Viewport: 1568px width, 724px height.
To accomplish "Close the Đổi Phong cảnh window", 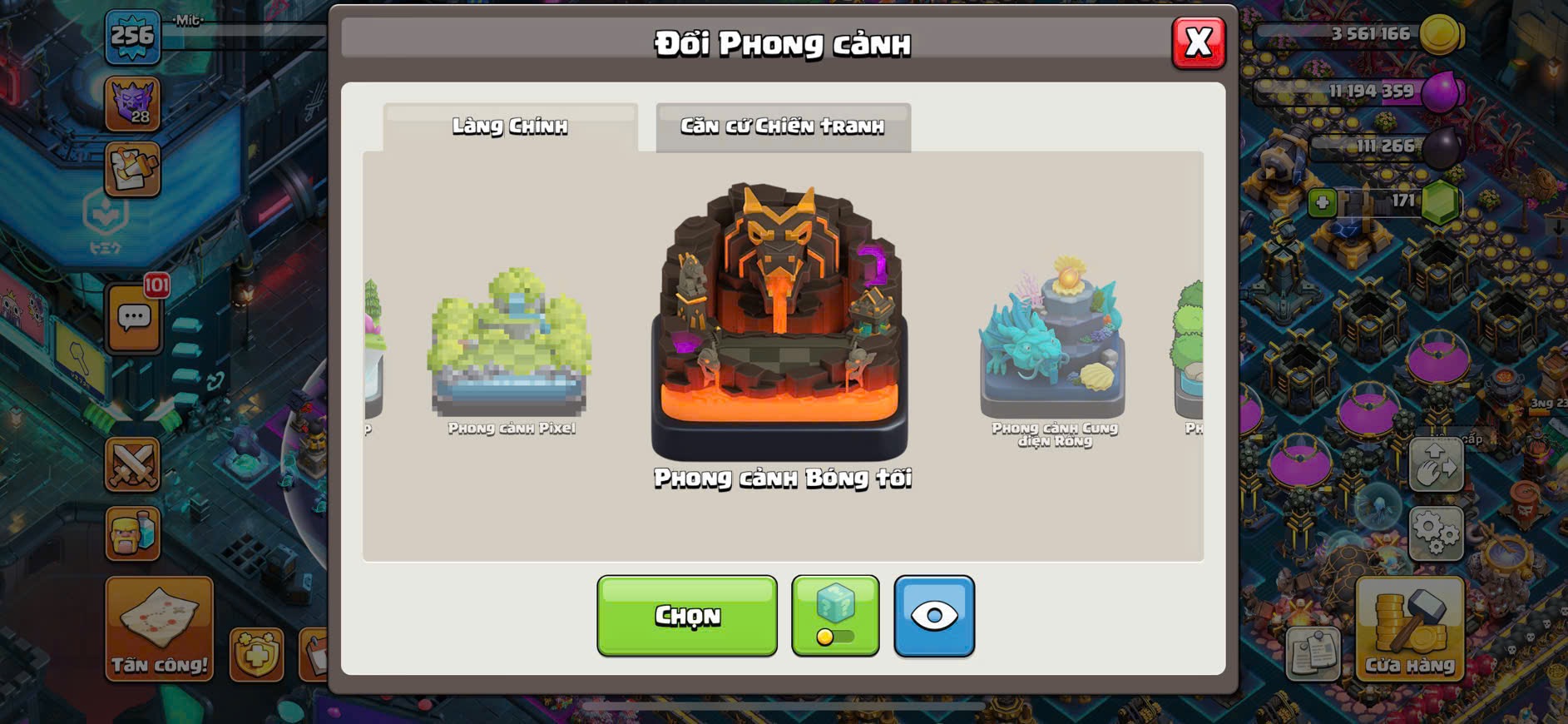I will [1198, 42].
